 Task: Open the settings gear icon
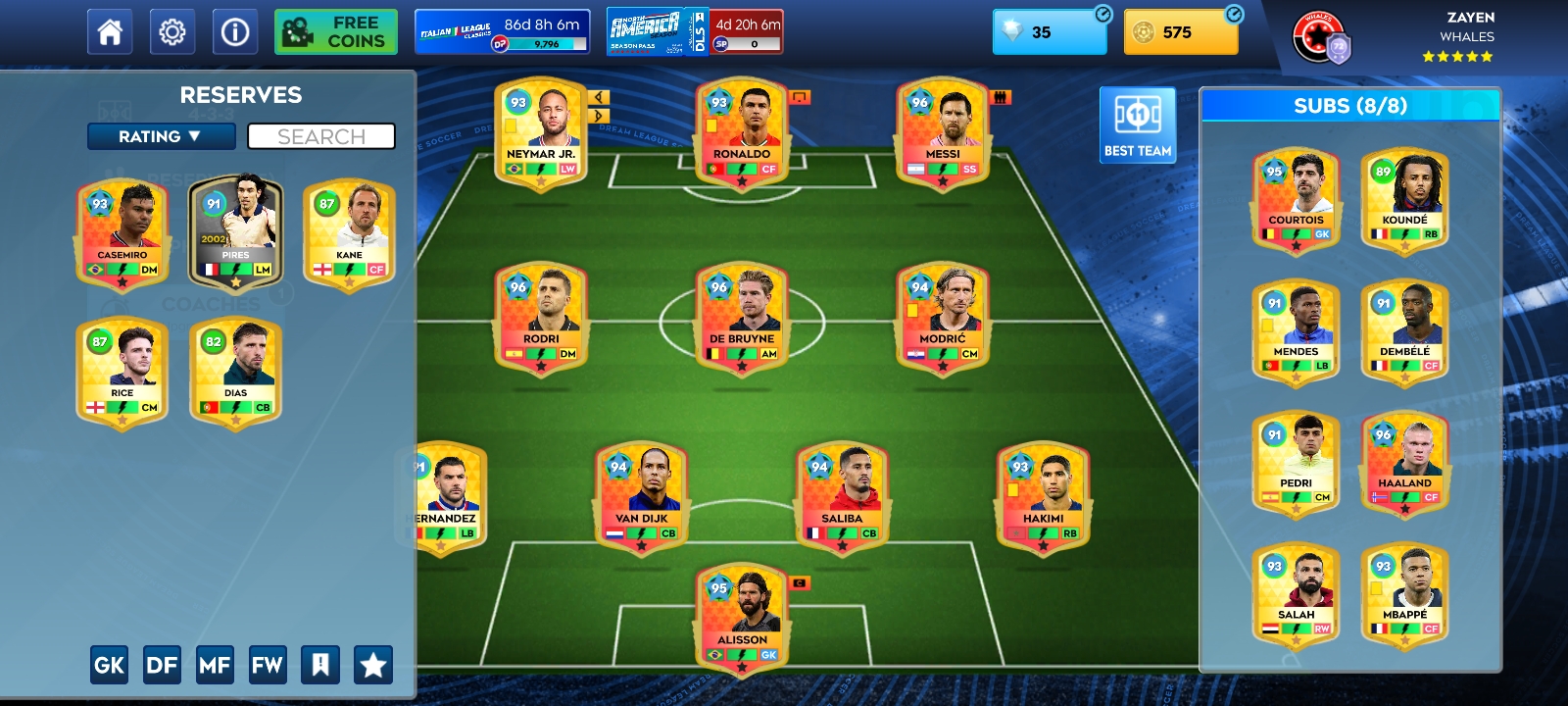pos(172,30)
